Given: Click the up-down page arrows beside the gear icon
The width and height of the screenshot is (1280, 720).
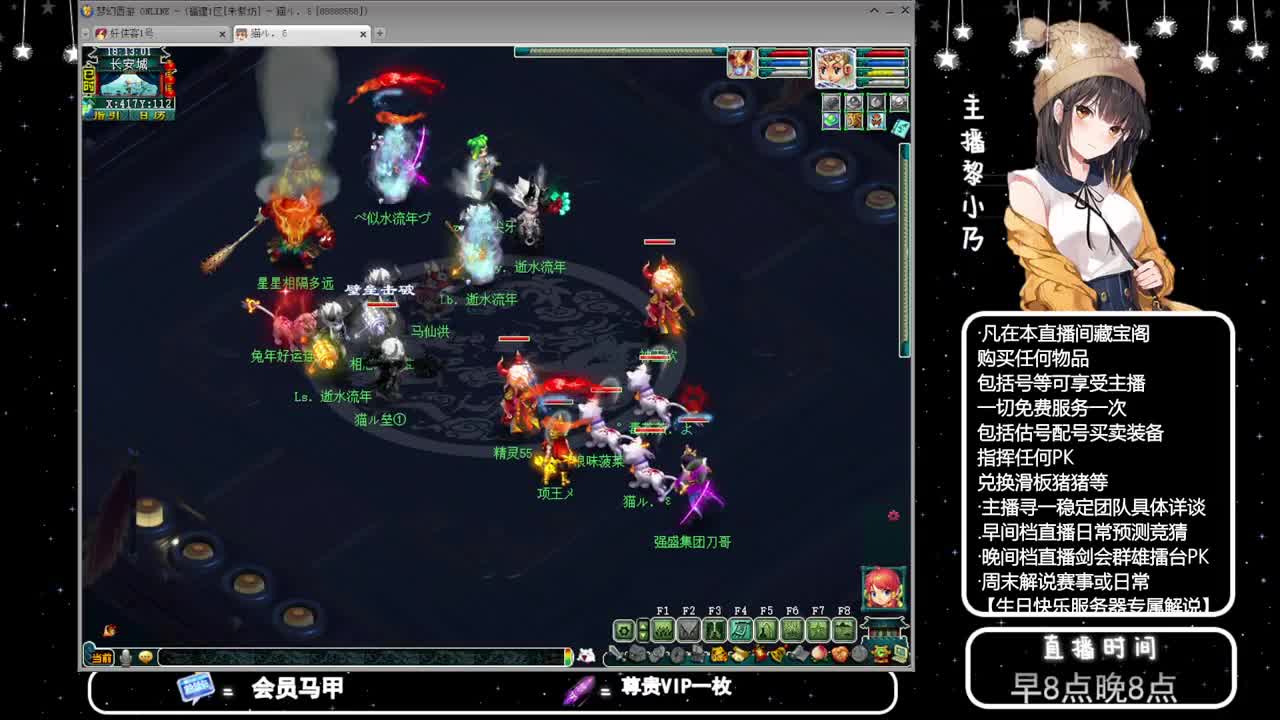Looking at the screenshot, I should [x=643, y=630].
